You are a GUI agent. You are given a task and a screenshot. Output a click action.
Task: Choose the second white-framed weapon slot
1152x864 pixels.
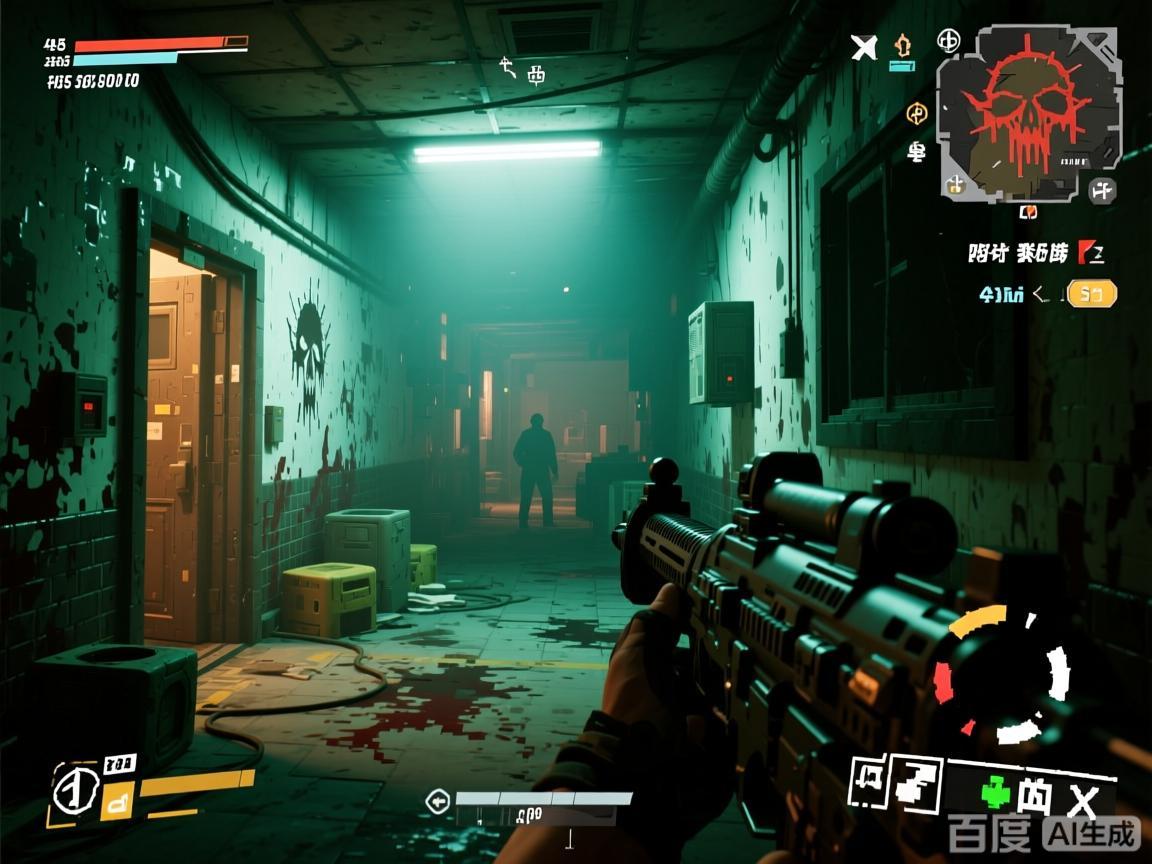click(918, 780)
